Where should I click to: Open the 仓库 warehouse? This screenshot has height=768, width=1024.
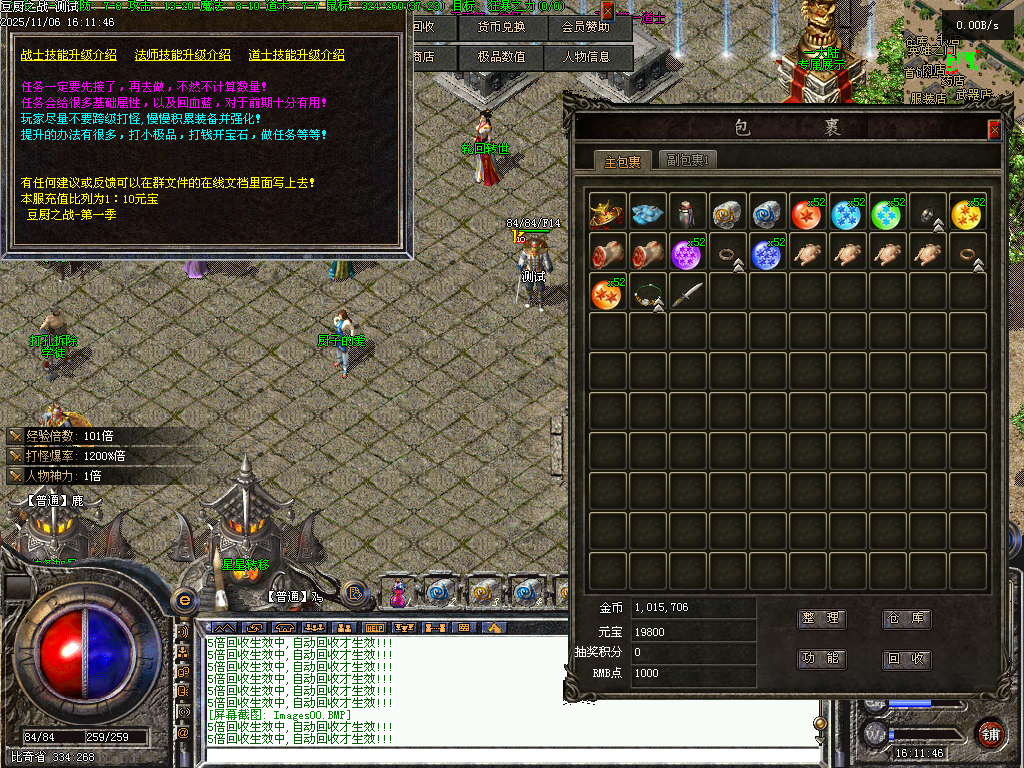(906, 619)
